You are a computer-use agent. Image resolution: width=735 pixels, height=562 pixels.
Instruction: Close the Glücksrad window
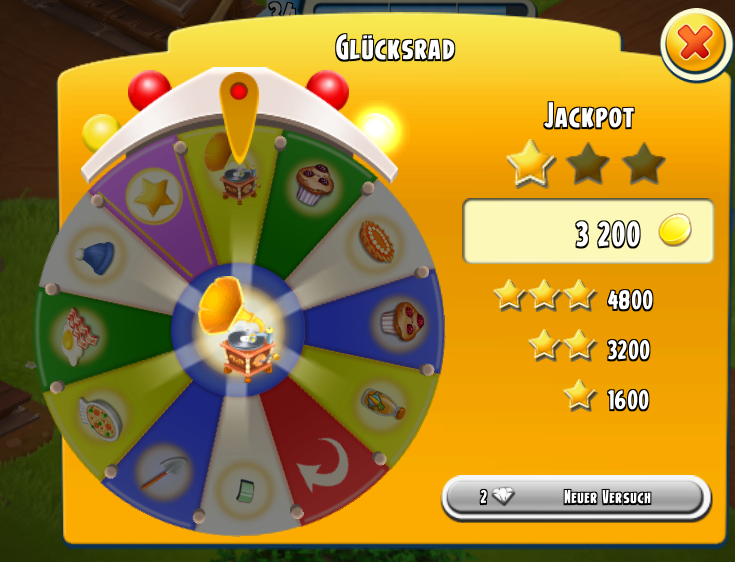[696, 44]
